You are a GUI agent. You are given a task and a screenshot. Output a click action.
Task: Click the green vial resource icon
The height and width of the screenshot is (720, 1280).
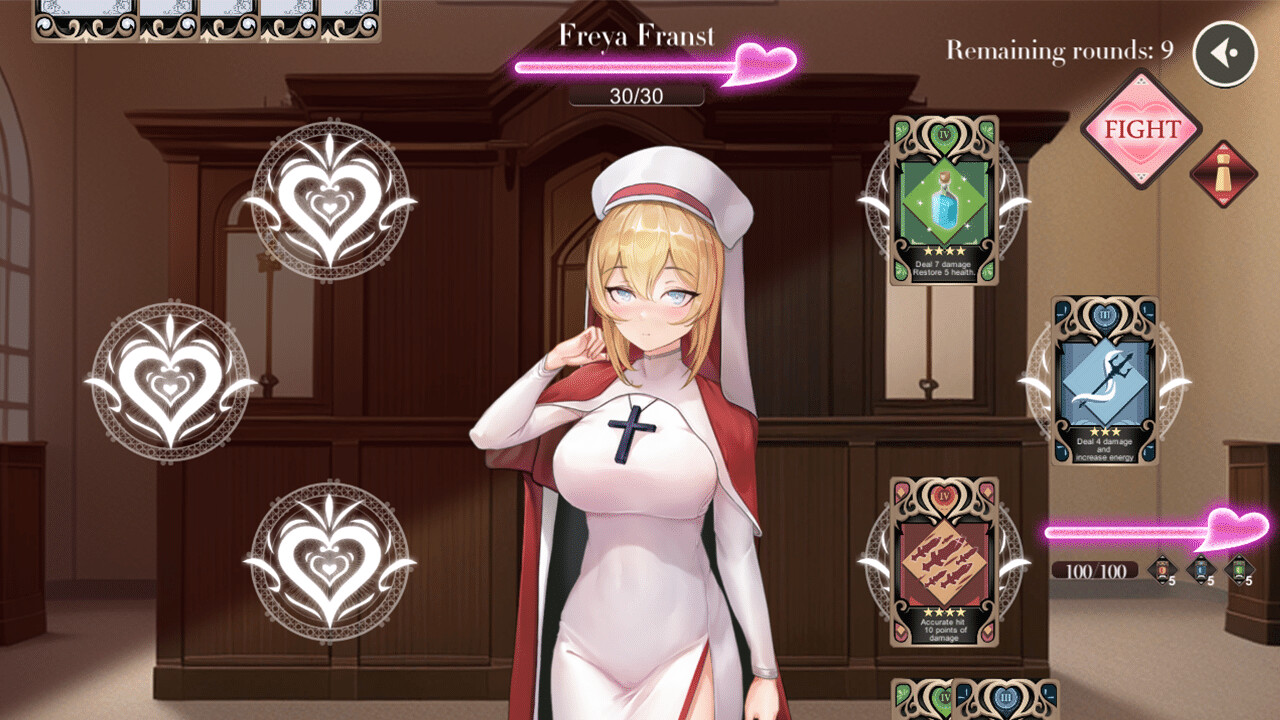click(x=1240, y=569)
